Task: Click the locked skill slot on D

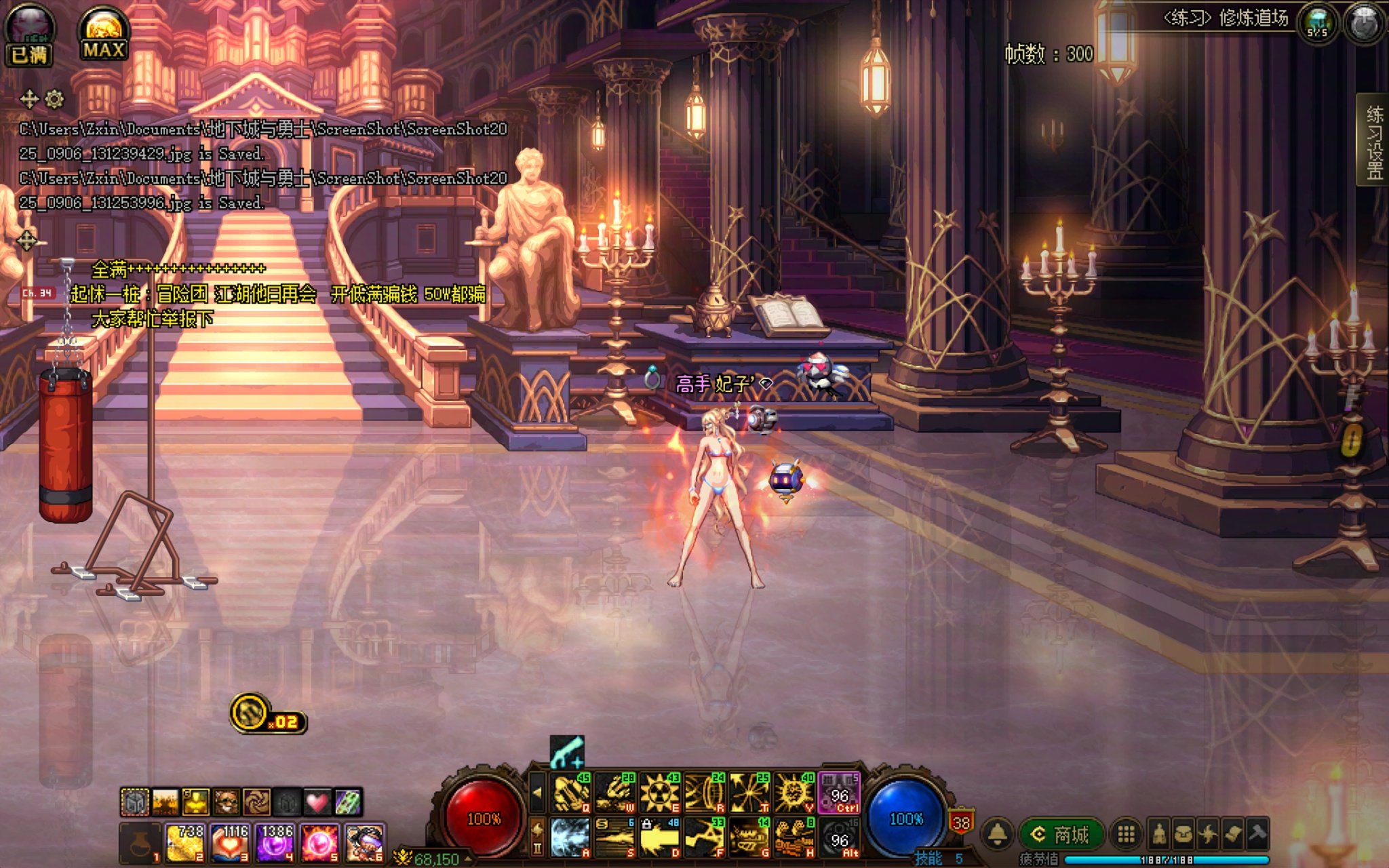Action: click(x=660, y=837)
